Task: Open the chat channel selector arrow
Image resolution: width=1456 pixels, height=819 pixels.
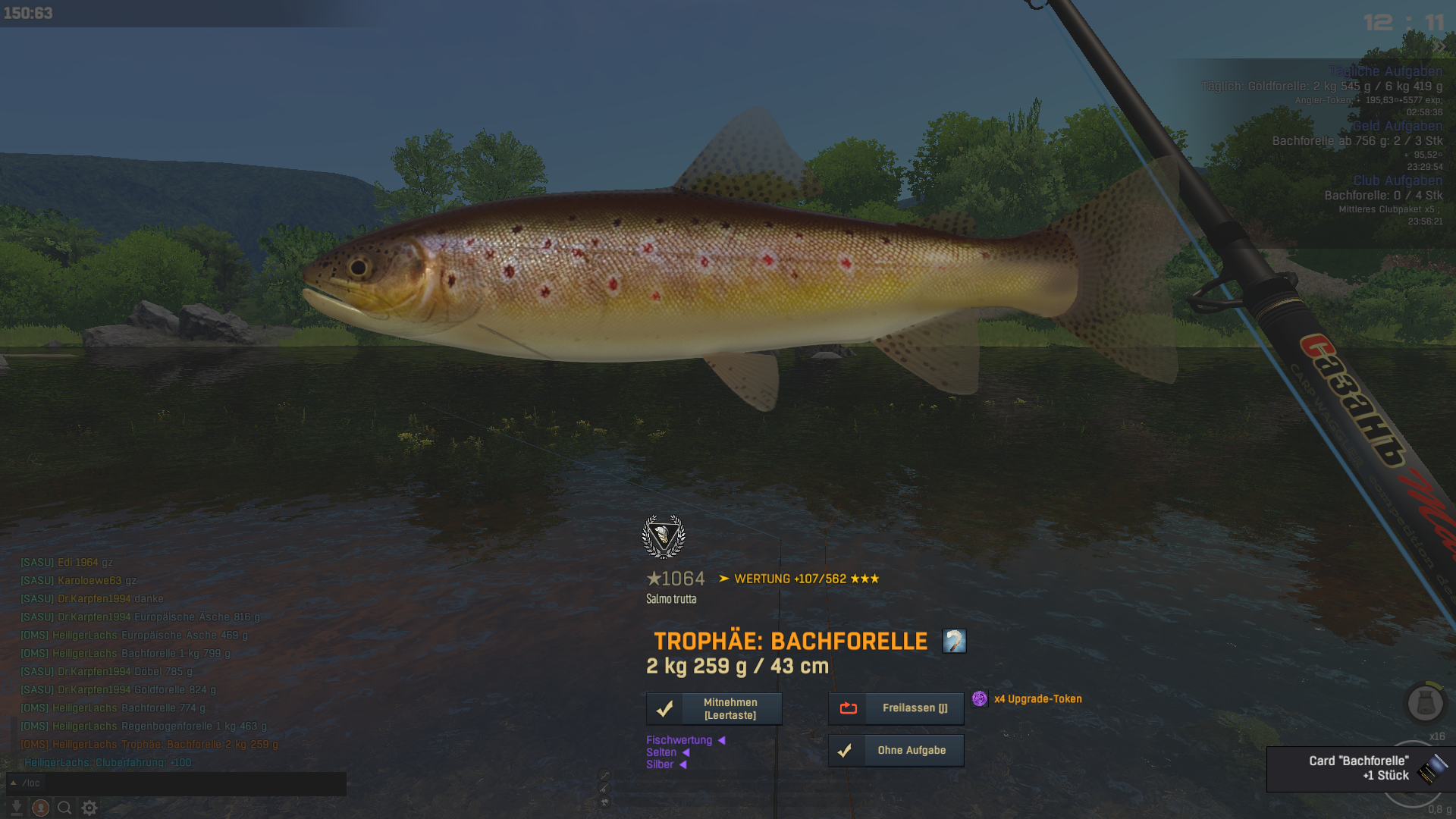Action: tap(13, 783)
